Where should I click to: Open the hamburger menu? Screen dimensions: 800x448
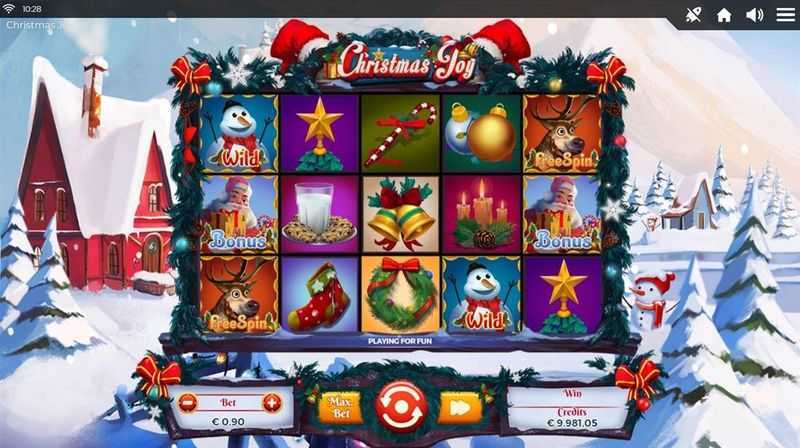(x=783, y=15)
